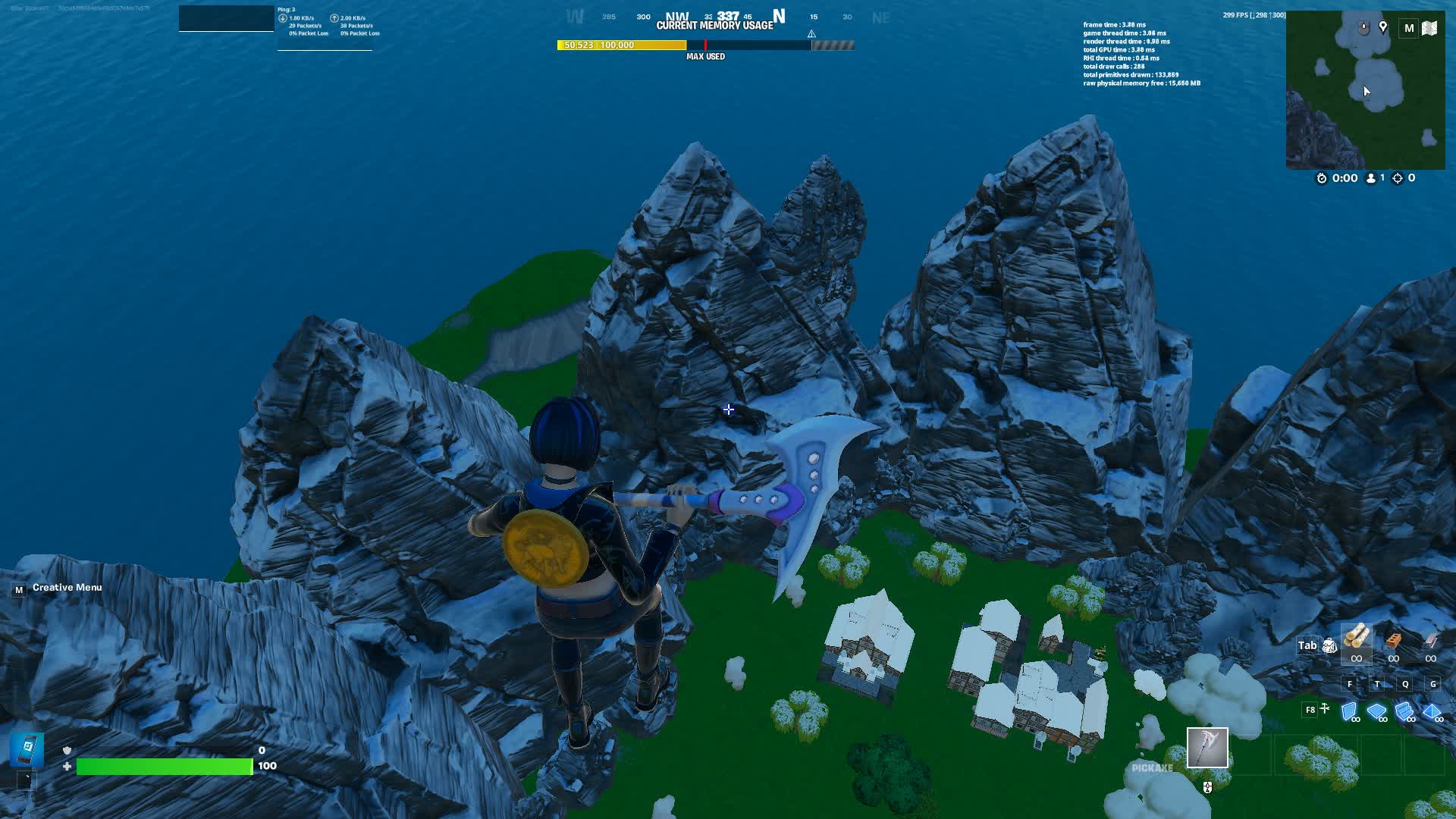Image resolution: width=1456 pixels, height=819 pixels.
Task: Click the trap crossbow icon beside F8
Action: [1325, 709]
